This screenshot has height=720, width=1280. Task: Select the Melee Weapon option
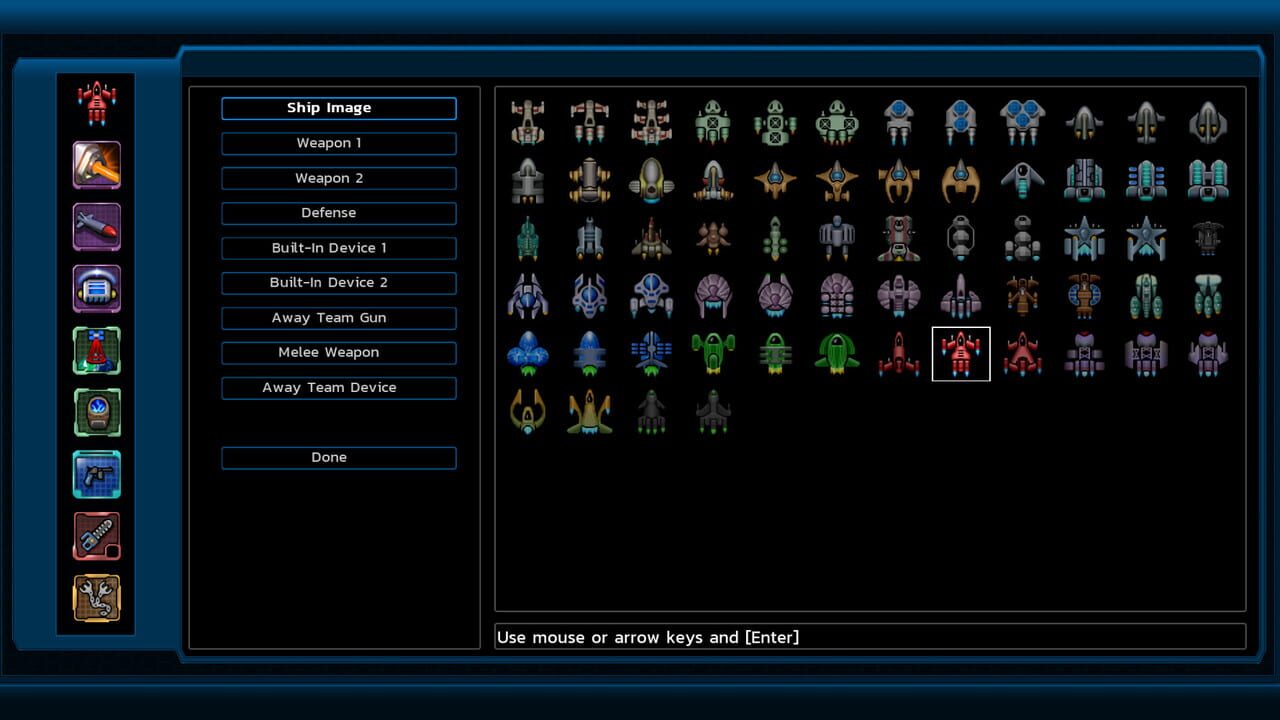click(x=338, y=352)
